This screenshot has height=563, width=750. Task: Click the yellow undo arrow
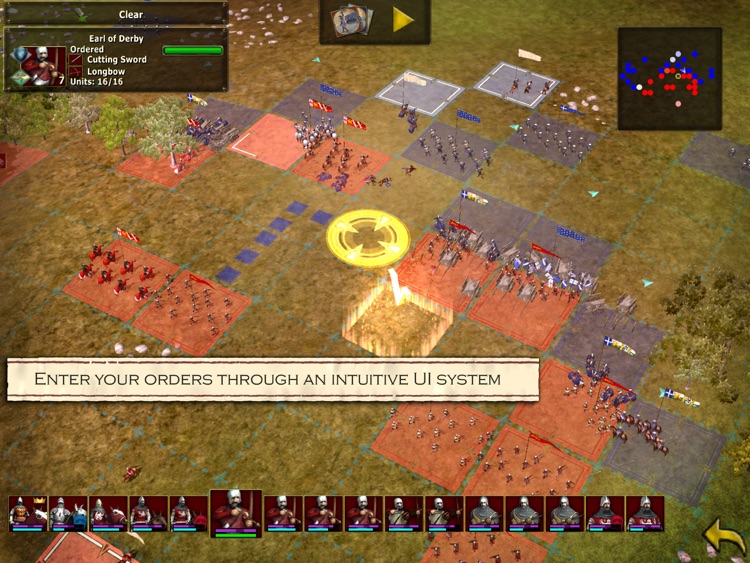(x=724, y=535)
